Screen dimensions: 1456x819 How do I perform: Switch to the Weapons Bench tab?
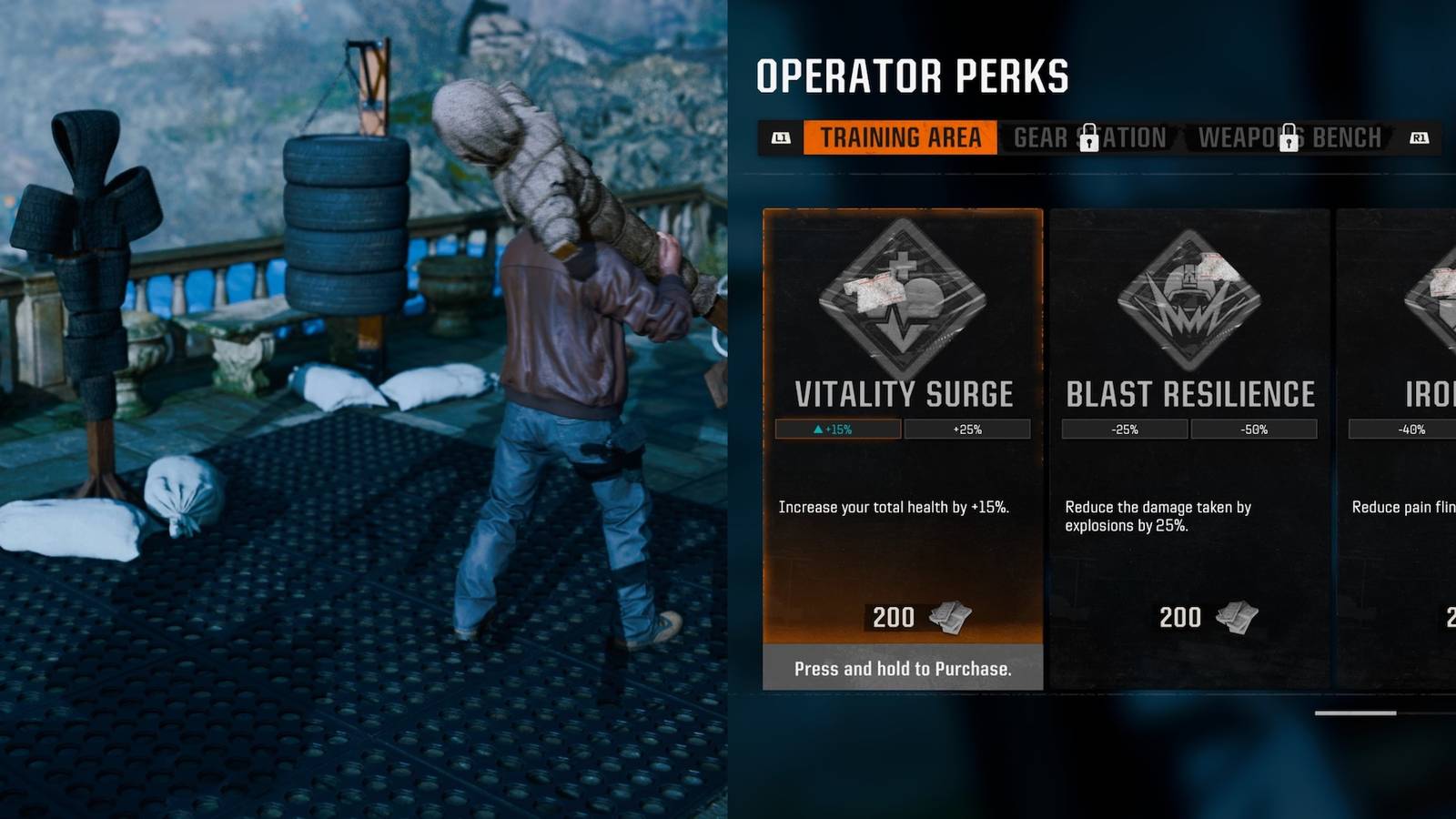(x=1292, y=137)
